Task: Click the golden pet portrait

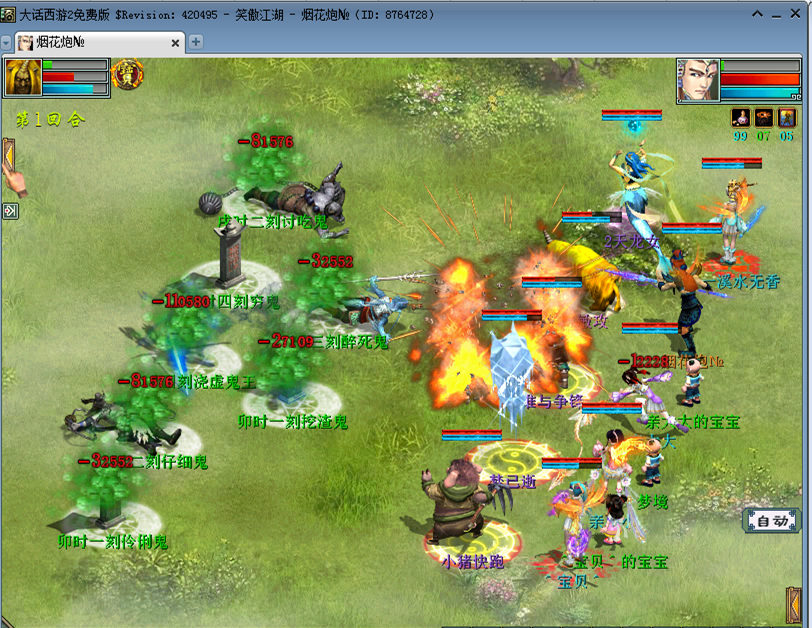Action: click(22, 77)
